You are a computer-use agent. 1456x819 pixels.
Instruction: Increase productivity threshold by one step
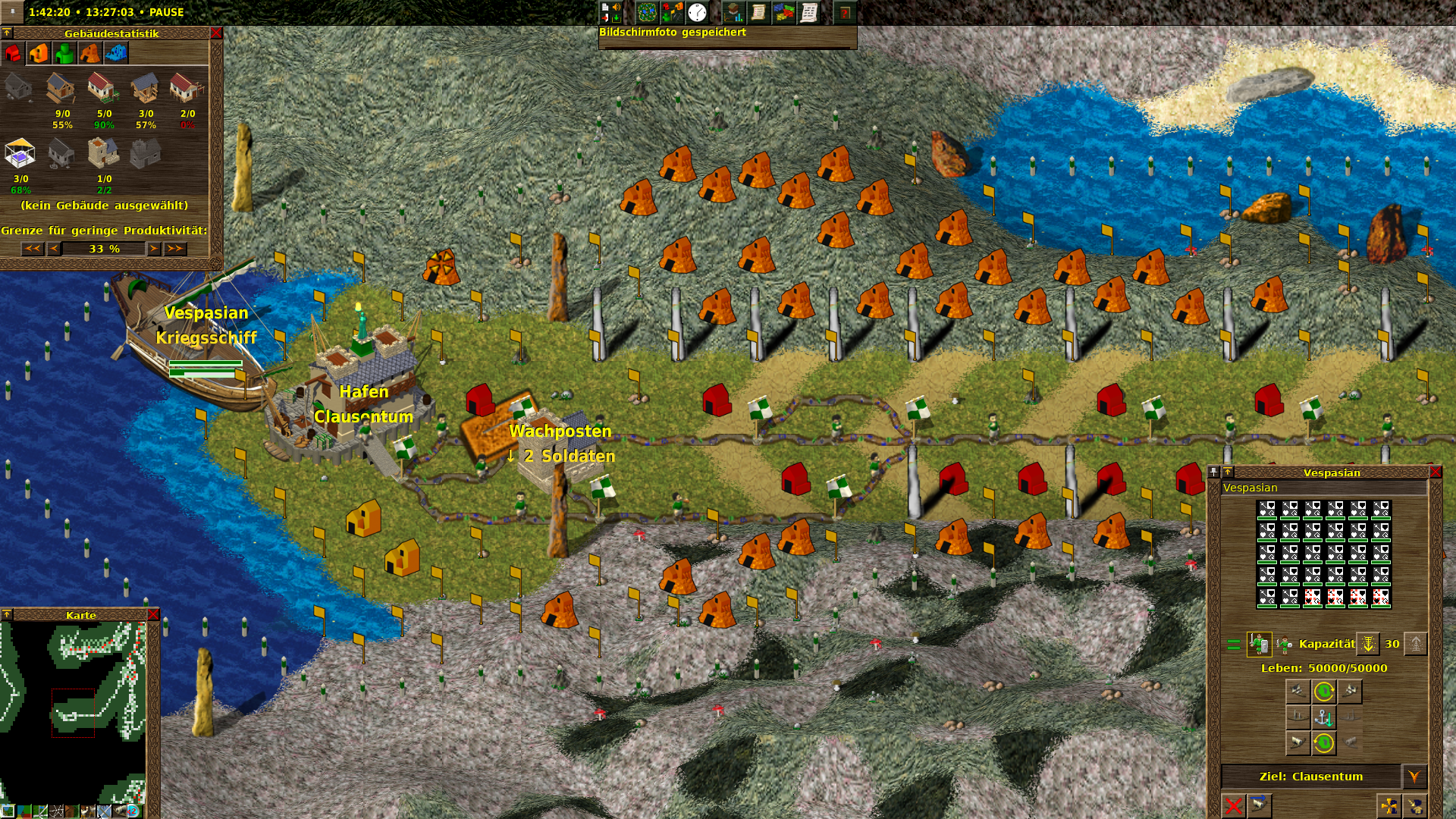tap(154, 249)
